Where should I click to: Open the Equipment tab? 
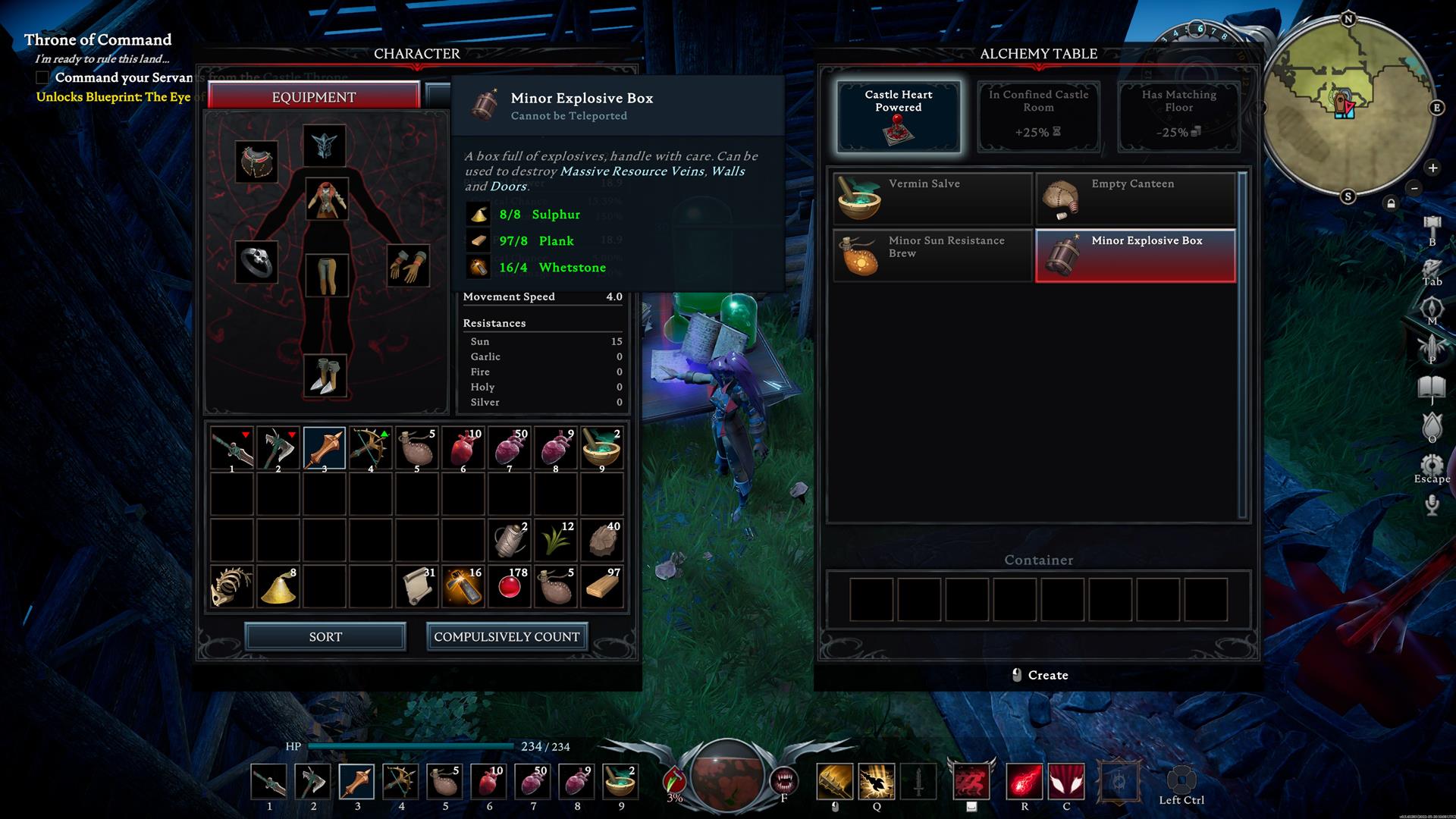coord(313,97)
